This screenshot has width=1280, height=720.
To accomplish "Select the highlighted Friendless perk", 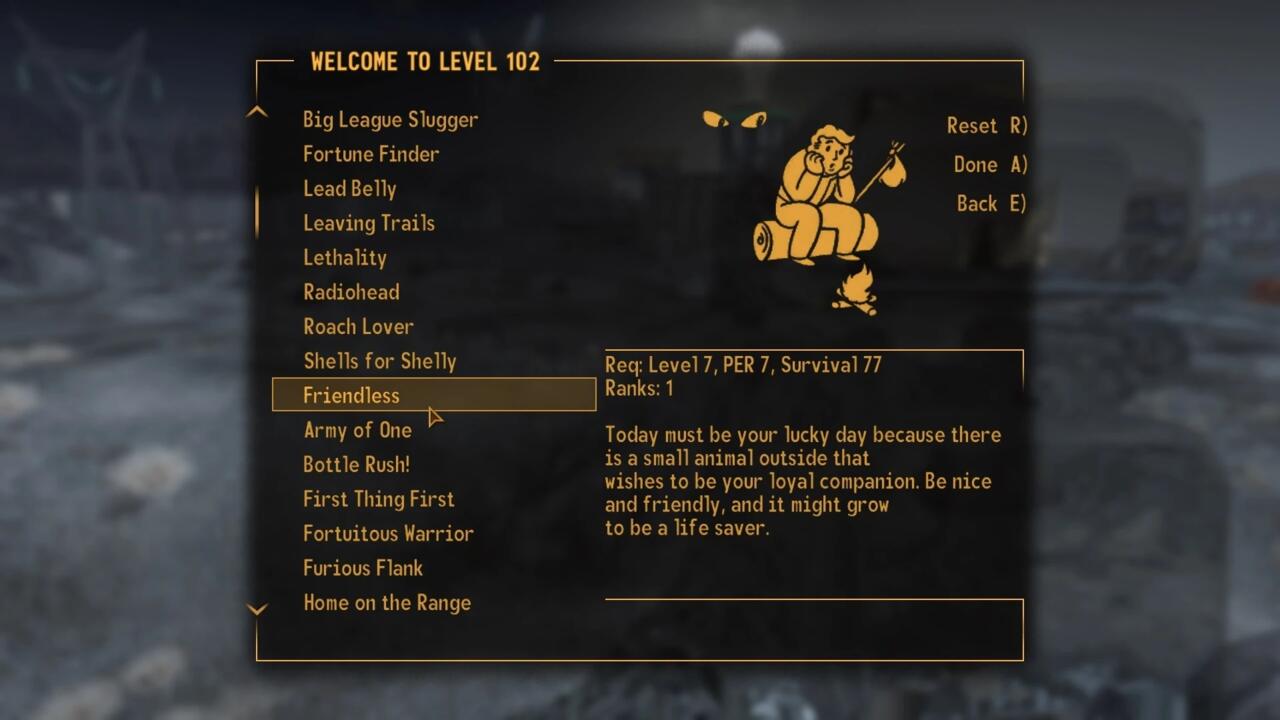I will click(x=351, y=396).
